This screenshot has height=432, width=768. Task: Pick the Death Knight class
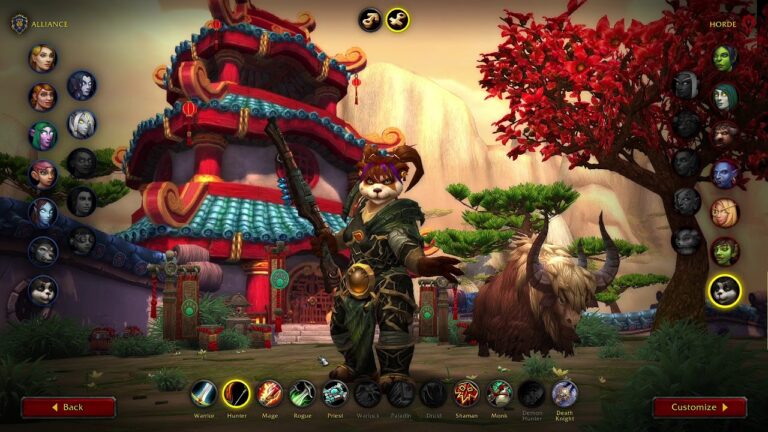pyautogui.click(x=564, y=393)
